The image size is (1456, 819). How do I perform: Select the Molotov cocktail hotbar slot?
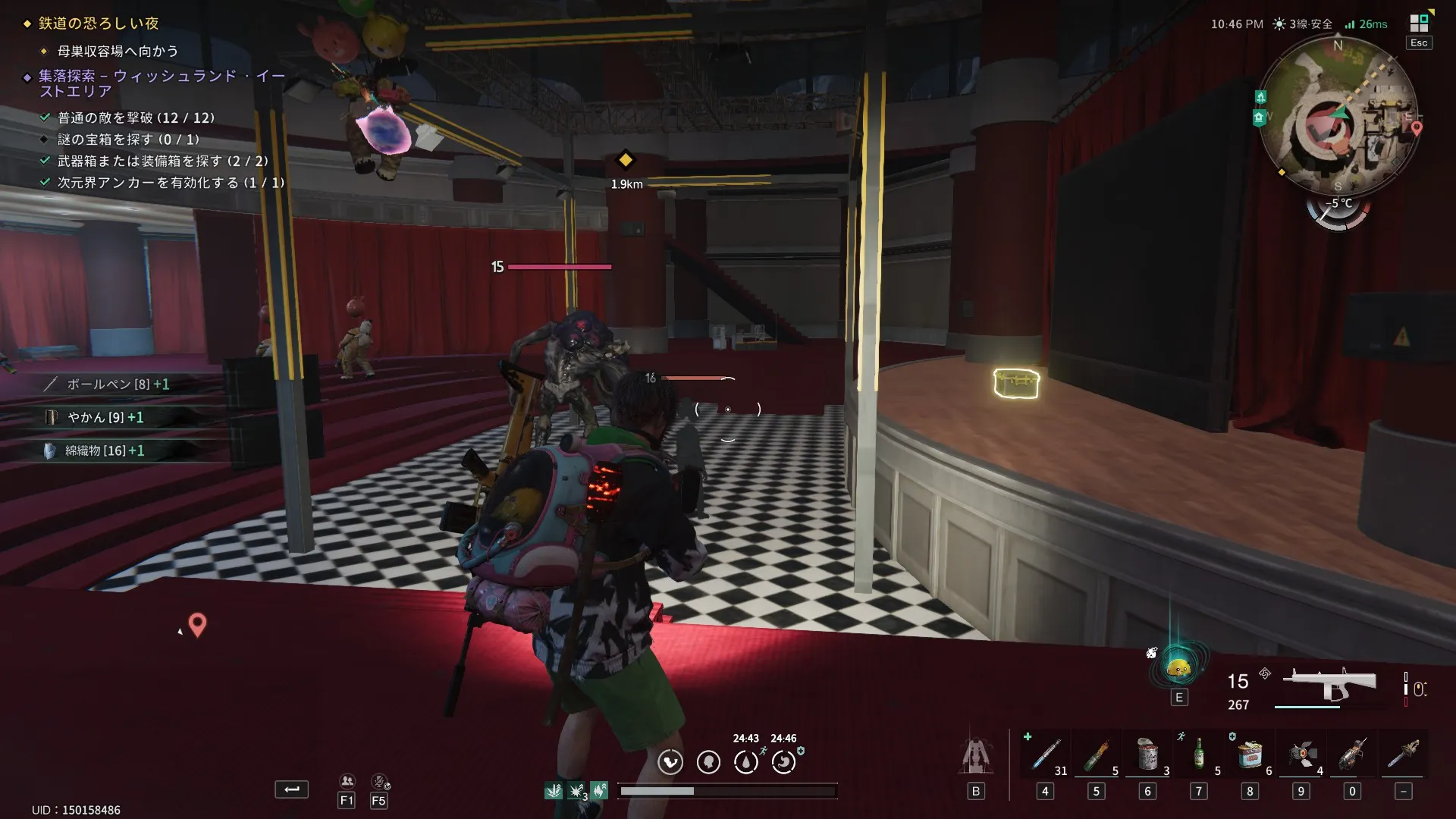1096,755
